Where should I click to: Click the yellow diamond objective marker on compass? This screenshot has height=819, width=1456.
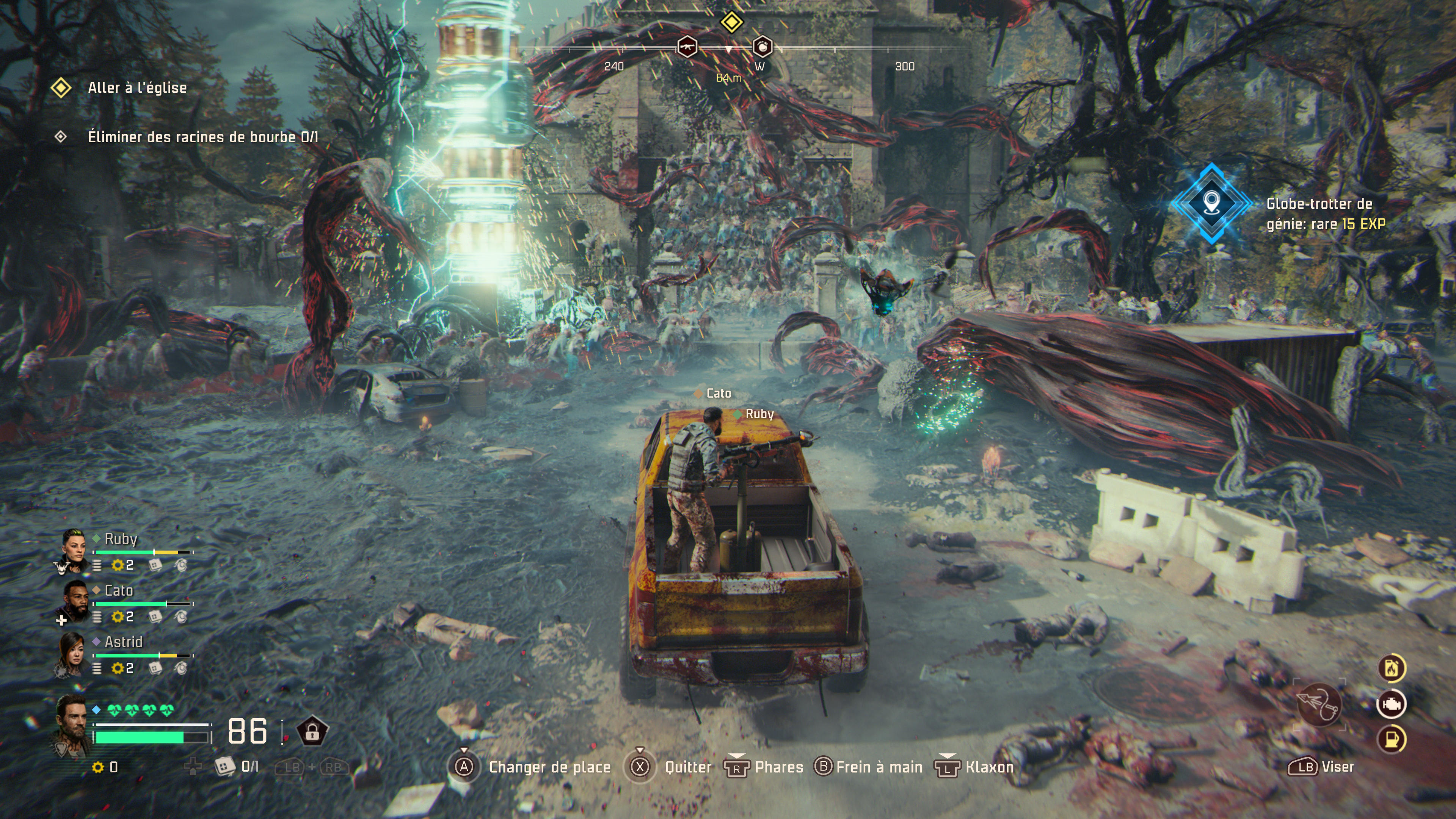731,22
